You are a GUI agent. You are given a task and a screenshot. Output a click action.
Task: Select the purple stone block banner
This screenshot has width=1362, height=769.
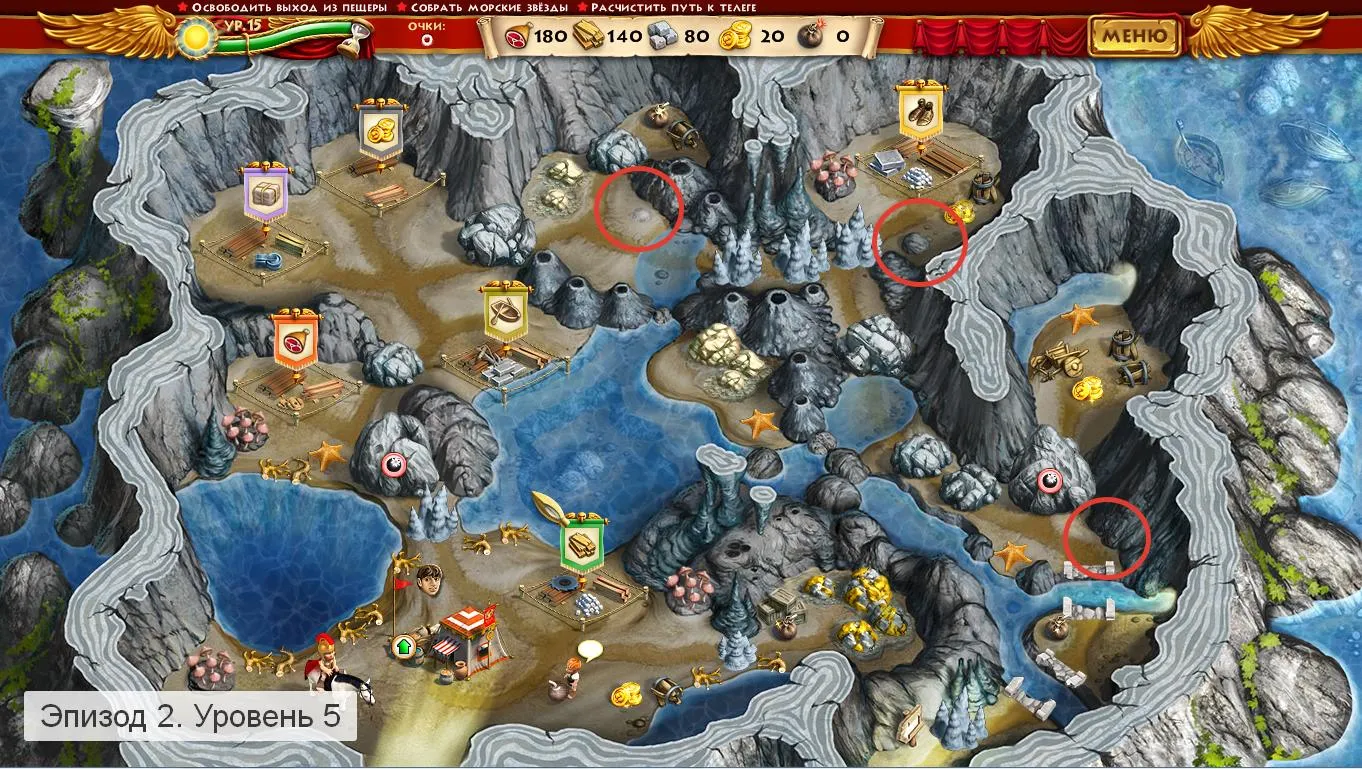264,194
